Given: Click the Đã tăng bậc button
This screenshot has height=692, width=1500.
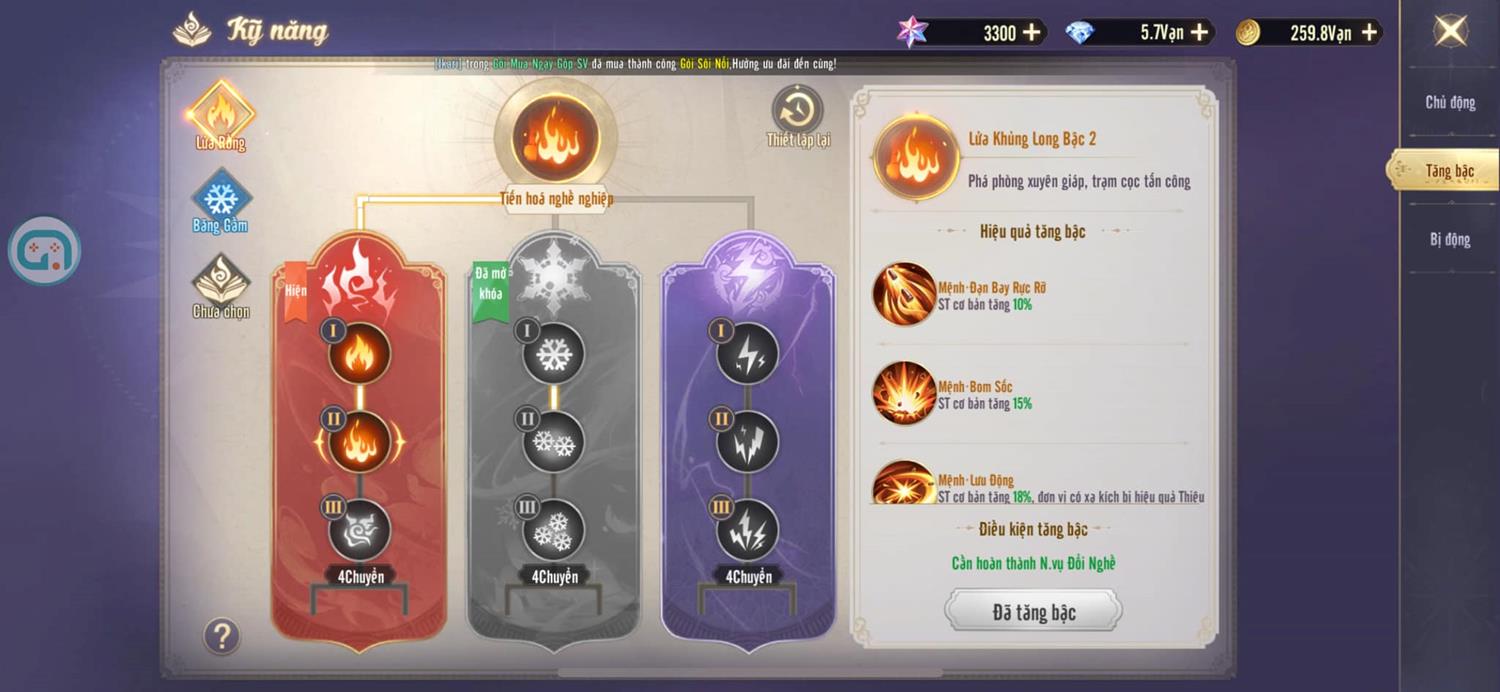Looking at the screenshot, I should 1033,612.
